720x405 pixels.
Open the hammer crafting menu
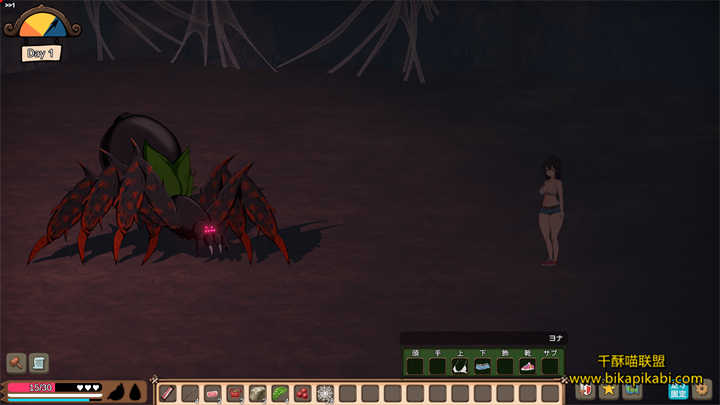pyautogui.click(x=16, y=362)
